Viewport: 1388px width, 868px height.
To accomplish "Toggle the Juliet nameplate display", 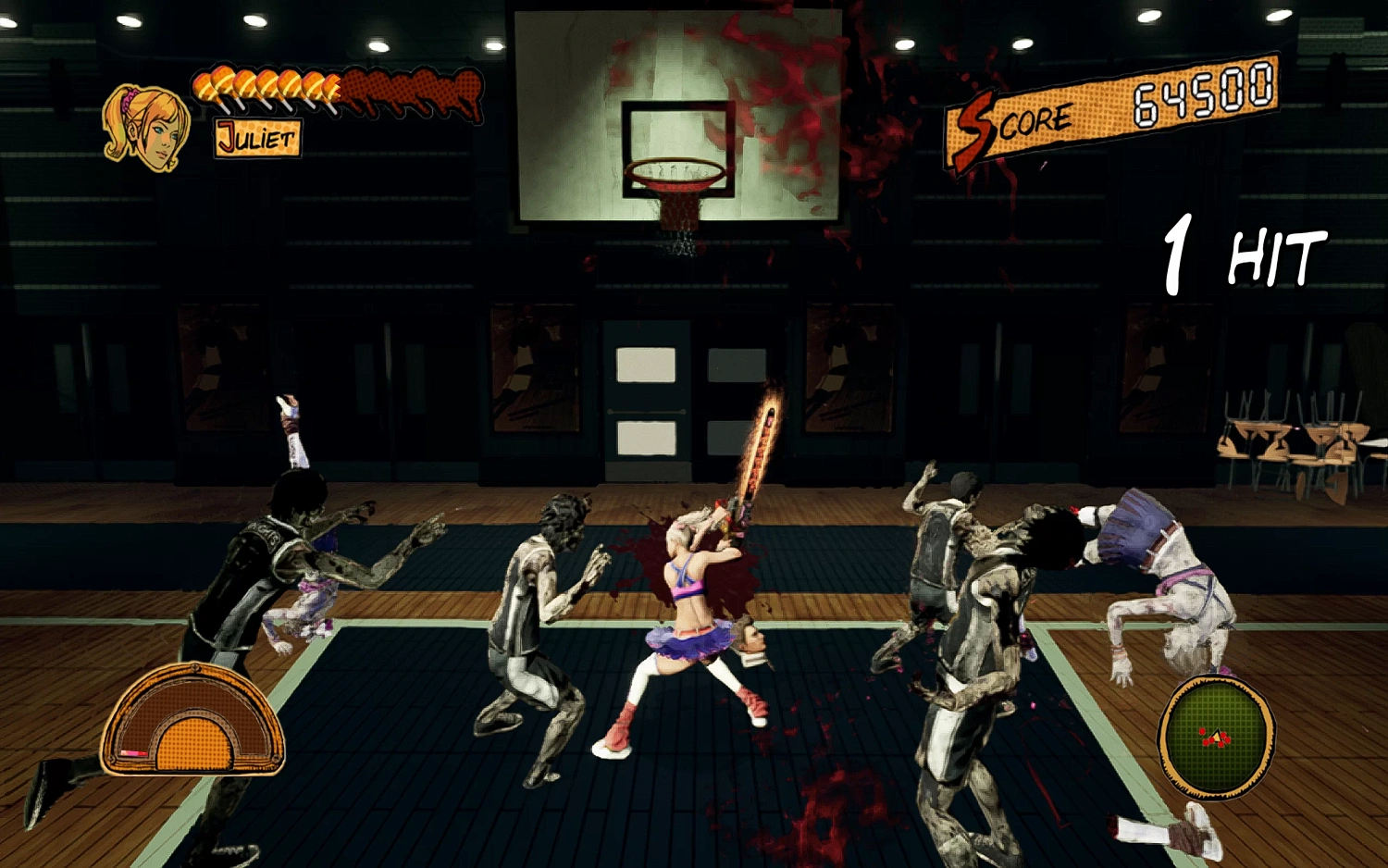I will (256, 137).
